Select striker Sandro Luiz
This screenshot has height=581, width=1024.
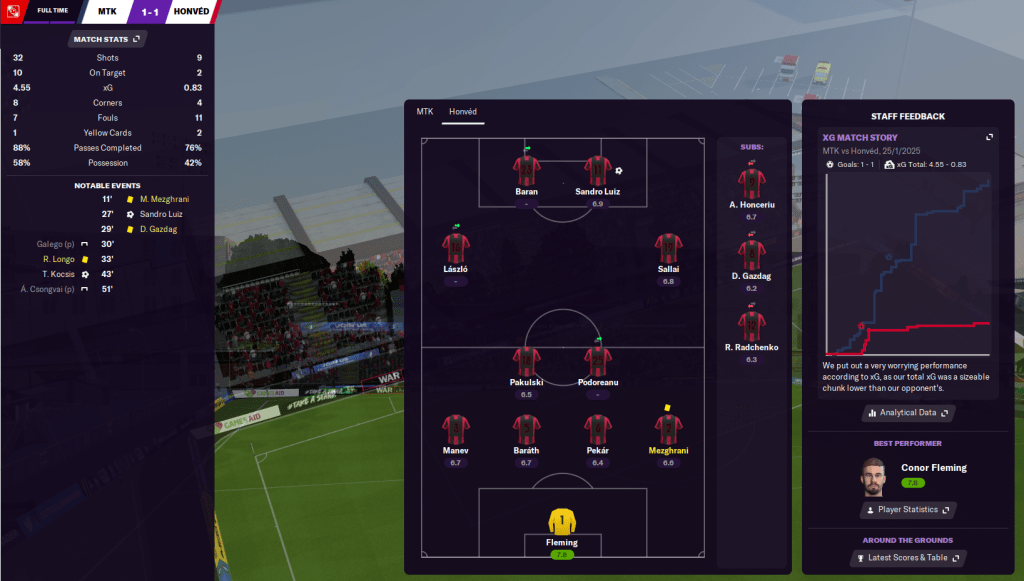[597, 172]
